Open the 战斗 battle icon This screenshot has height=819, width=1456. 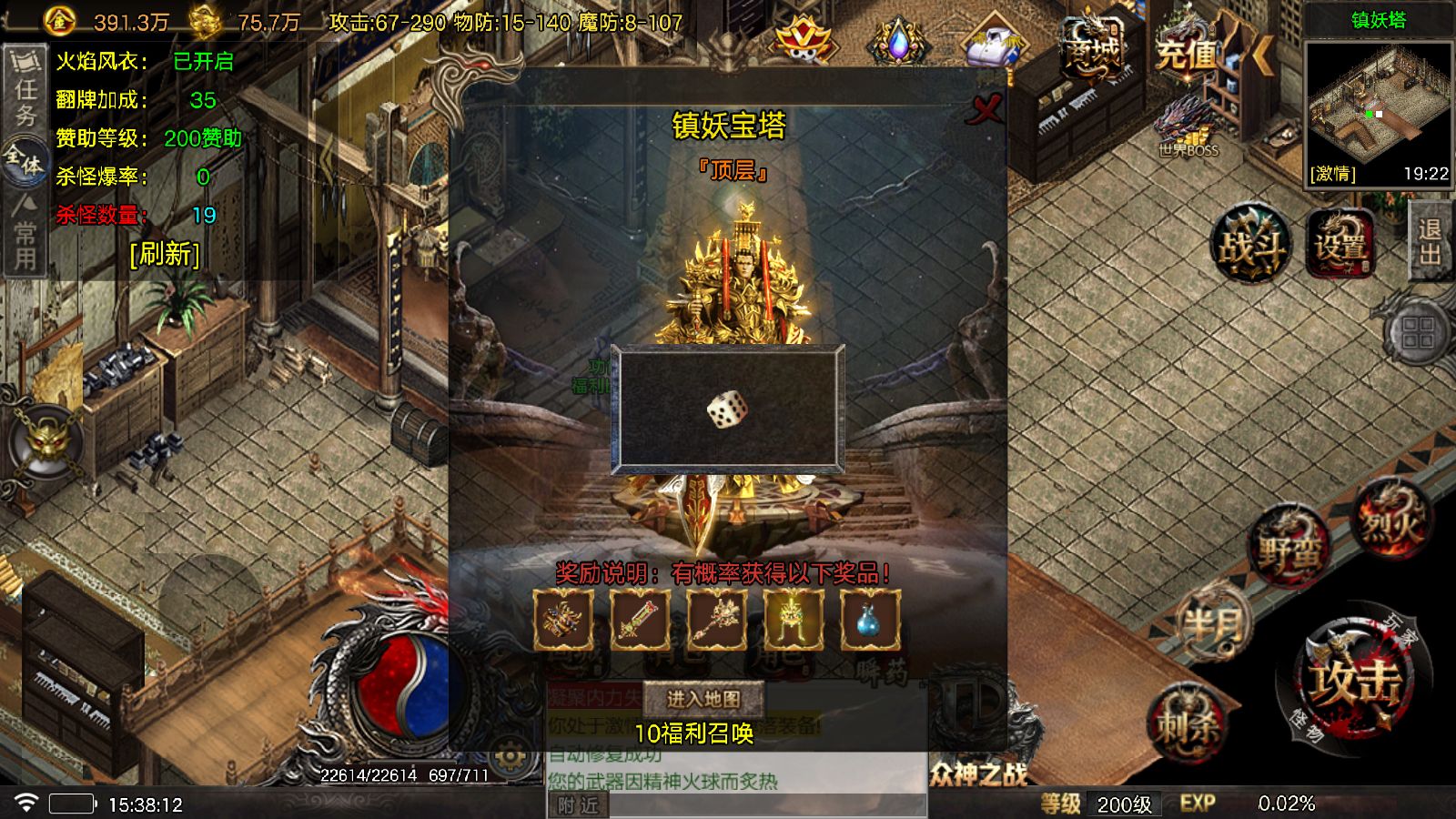[1252, 246]
